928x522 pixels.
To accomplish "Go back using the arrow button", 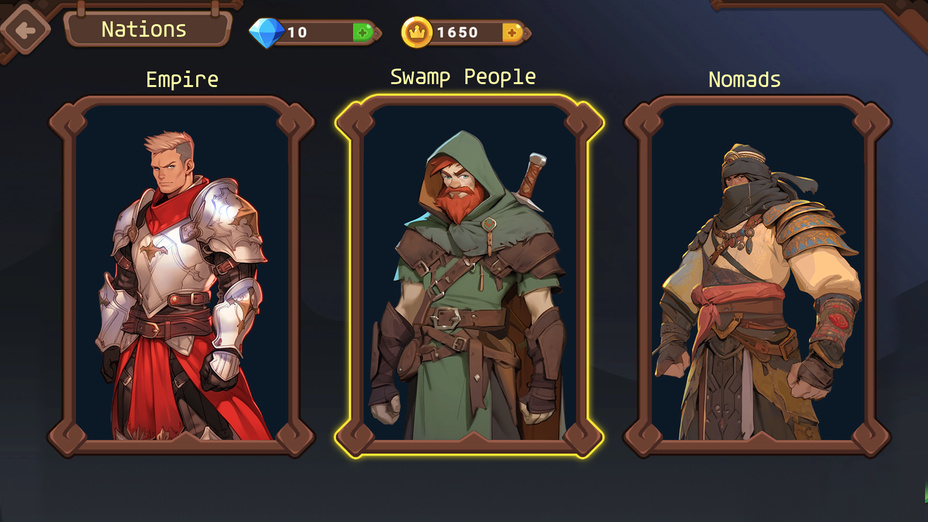I will 24,30.
